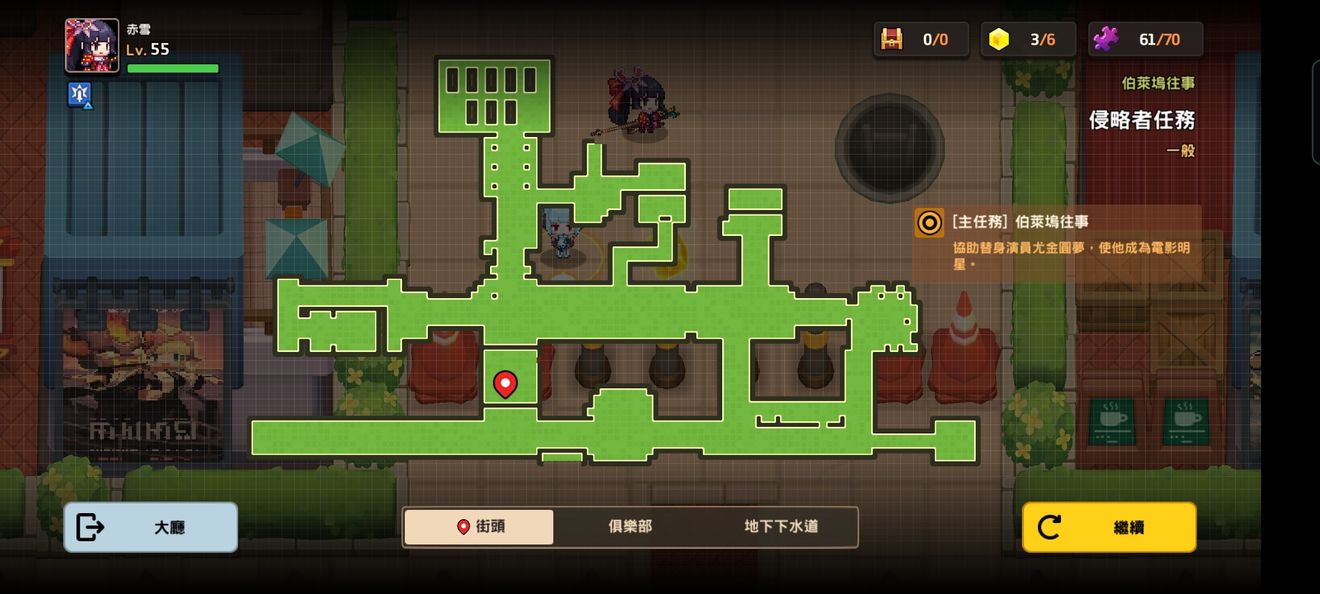Switch to the 街頭 map tab
The width and height of the screenshot is (1320, 594).
tap(479, 527)
